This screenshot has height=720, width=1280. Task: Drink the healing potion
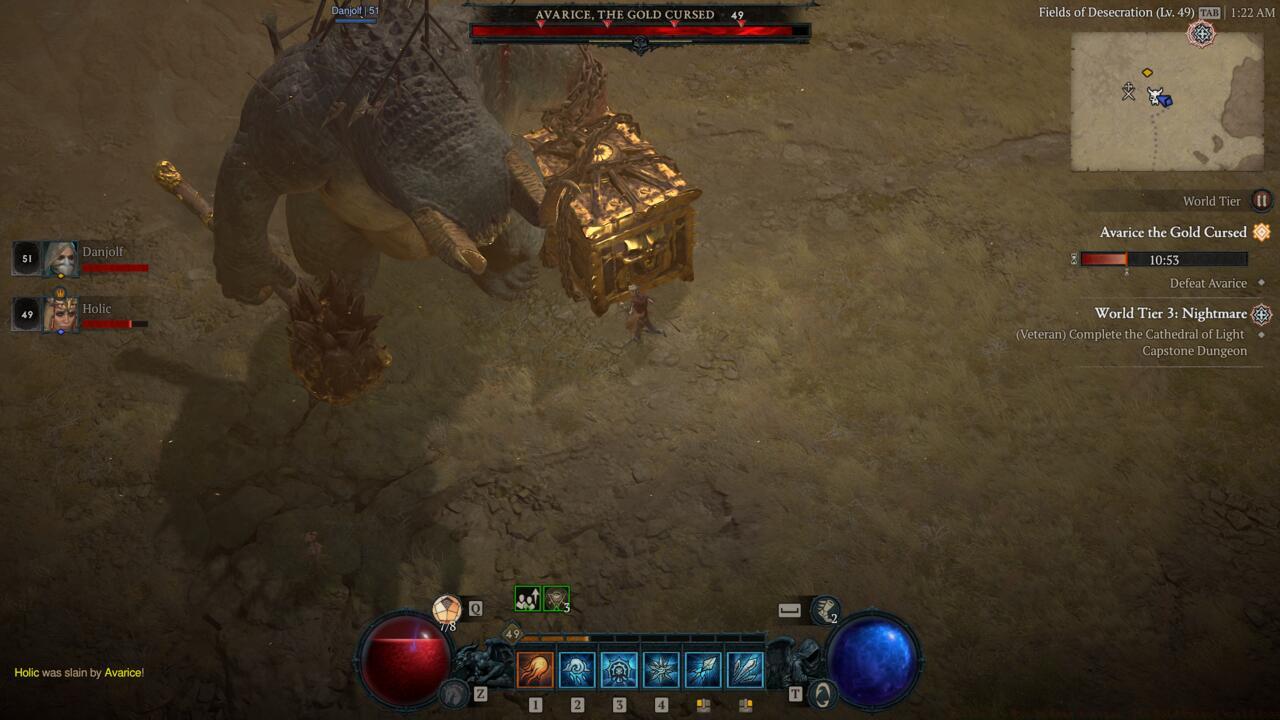click(446, 609)
